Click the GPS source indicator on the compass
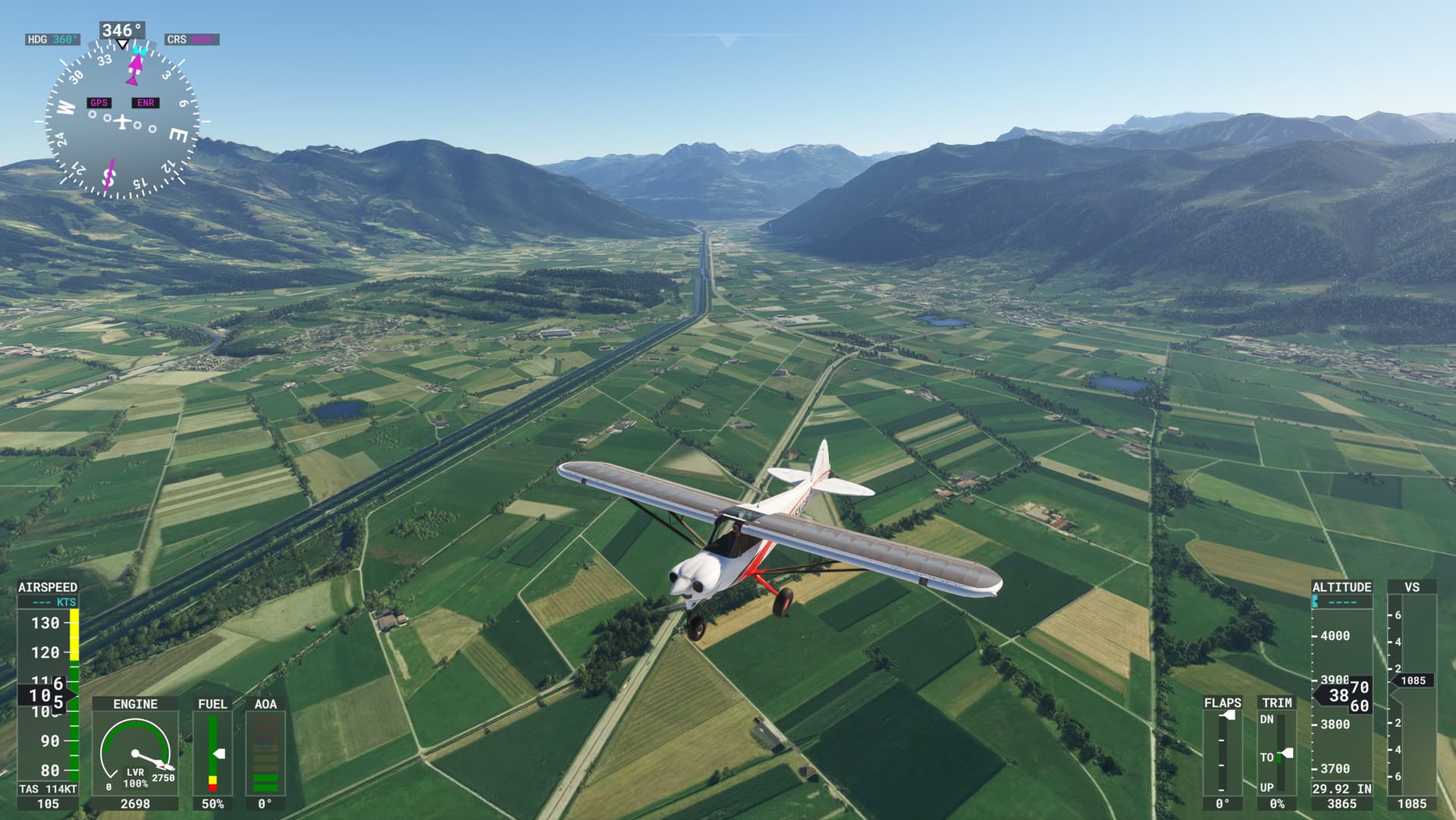This screenshot has height=820, width=1456. tap(99, 102)
